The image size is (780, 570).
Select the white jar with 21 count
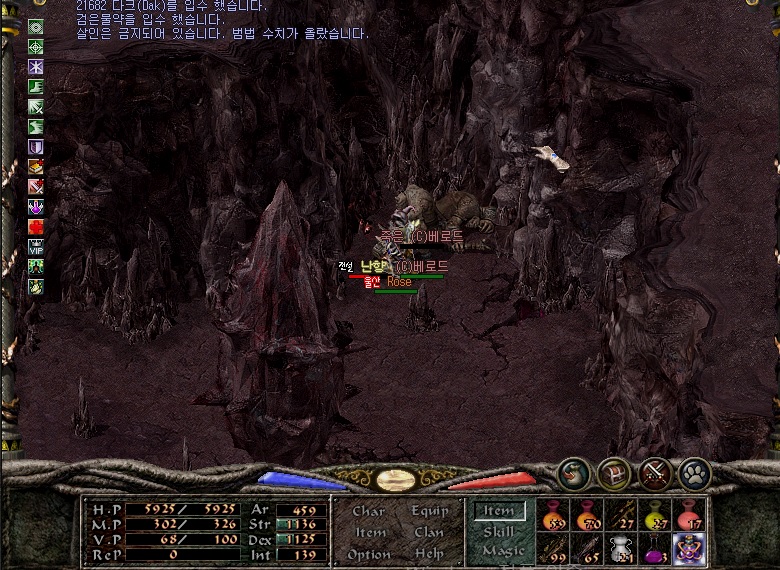pos(622,548)
